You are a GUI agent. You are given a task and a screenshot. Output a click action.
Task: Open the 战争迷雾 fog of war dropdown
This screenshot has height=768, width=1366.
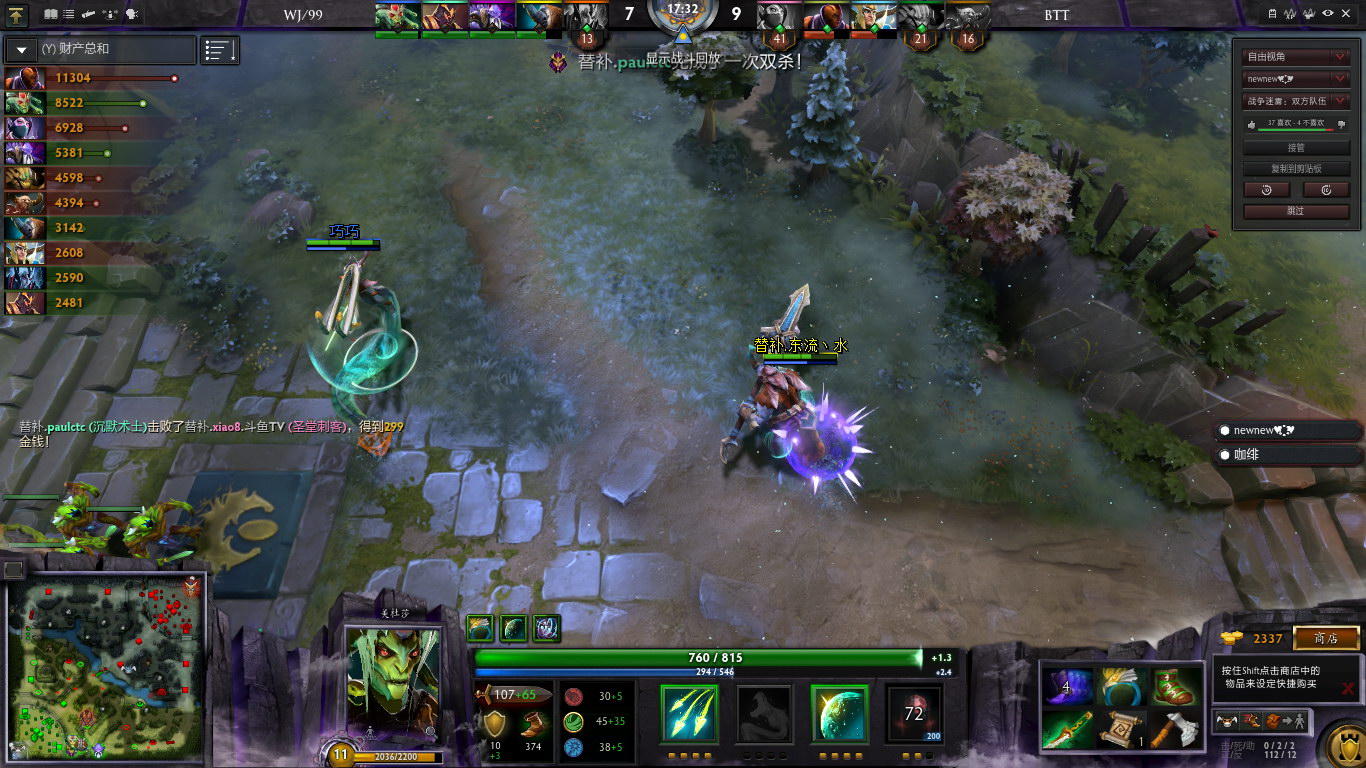(1296, 101)
